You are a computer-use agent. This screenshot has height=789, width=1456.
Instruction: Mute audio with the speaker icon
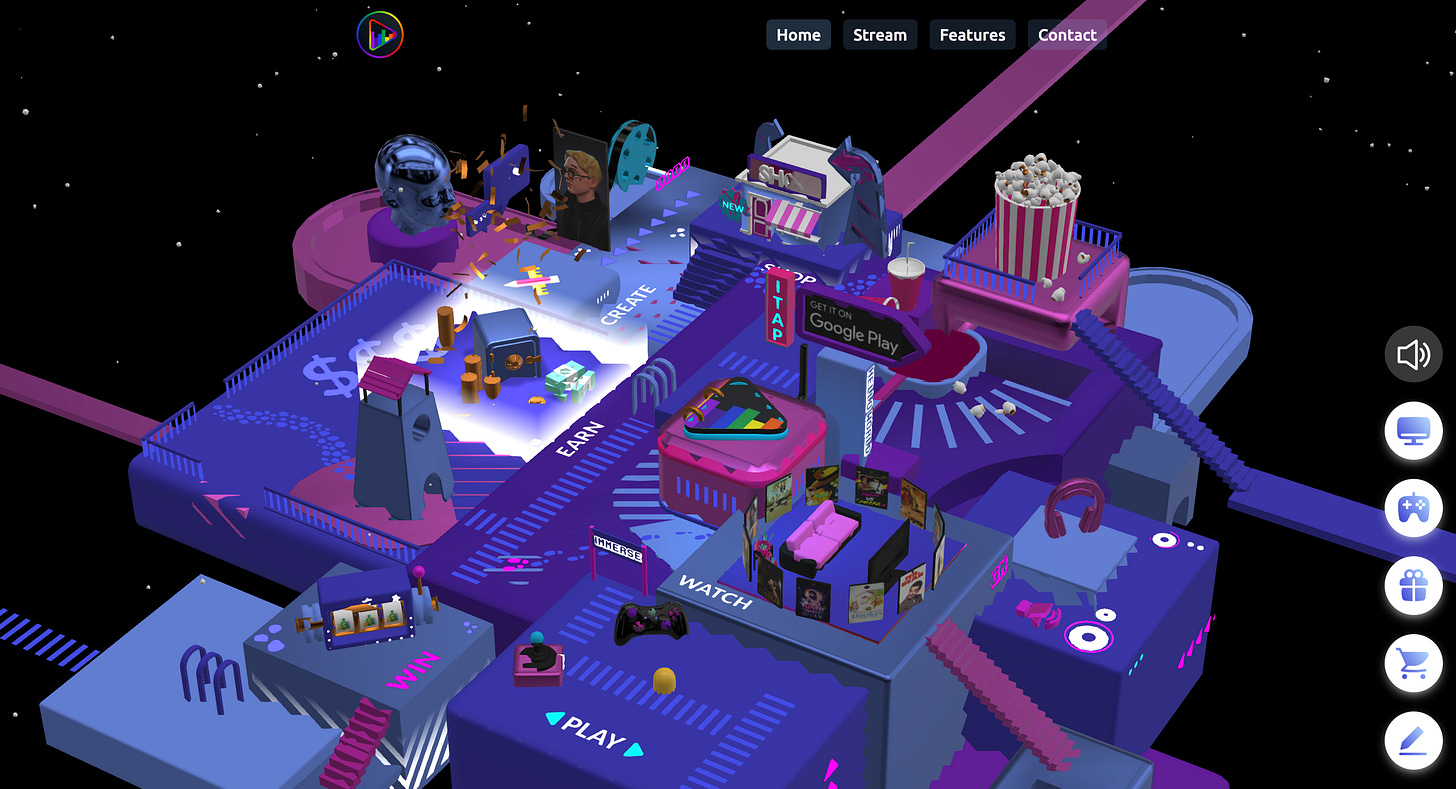coord(1413,353)
